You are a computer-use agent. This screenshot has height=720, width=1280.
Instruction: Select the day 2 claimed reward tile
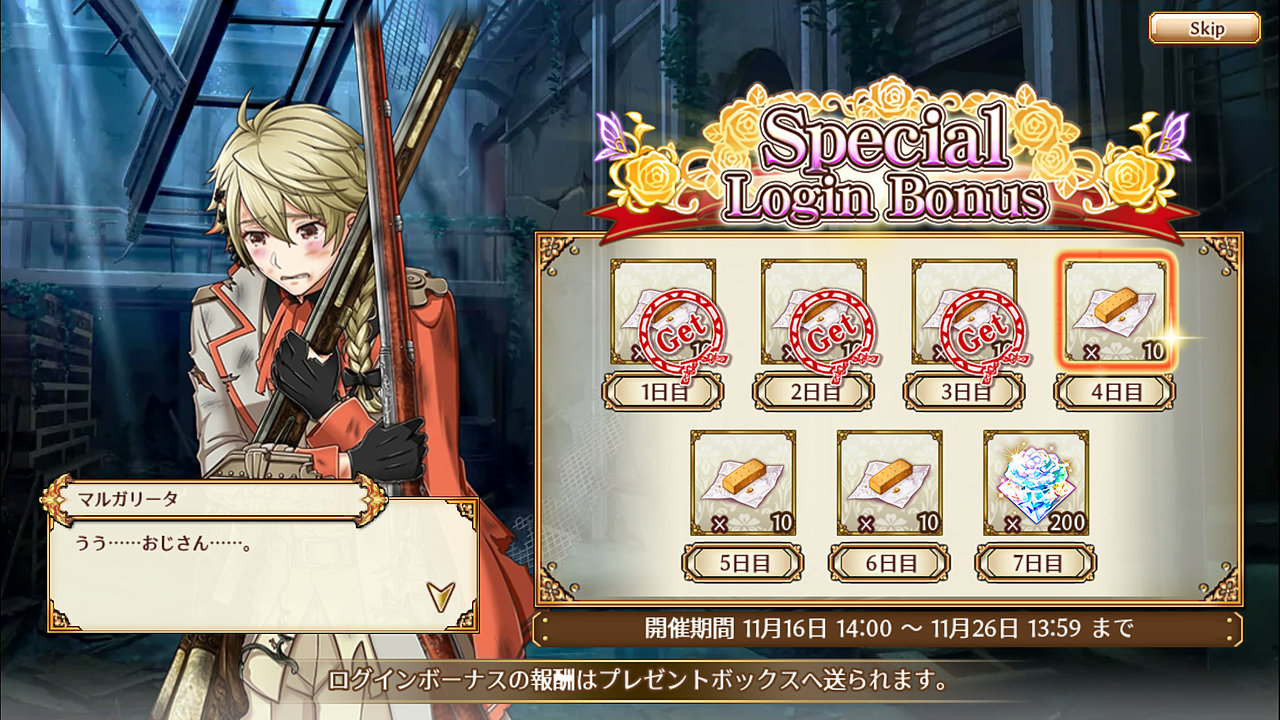pos(813,312)
